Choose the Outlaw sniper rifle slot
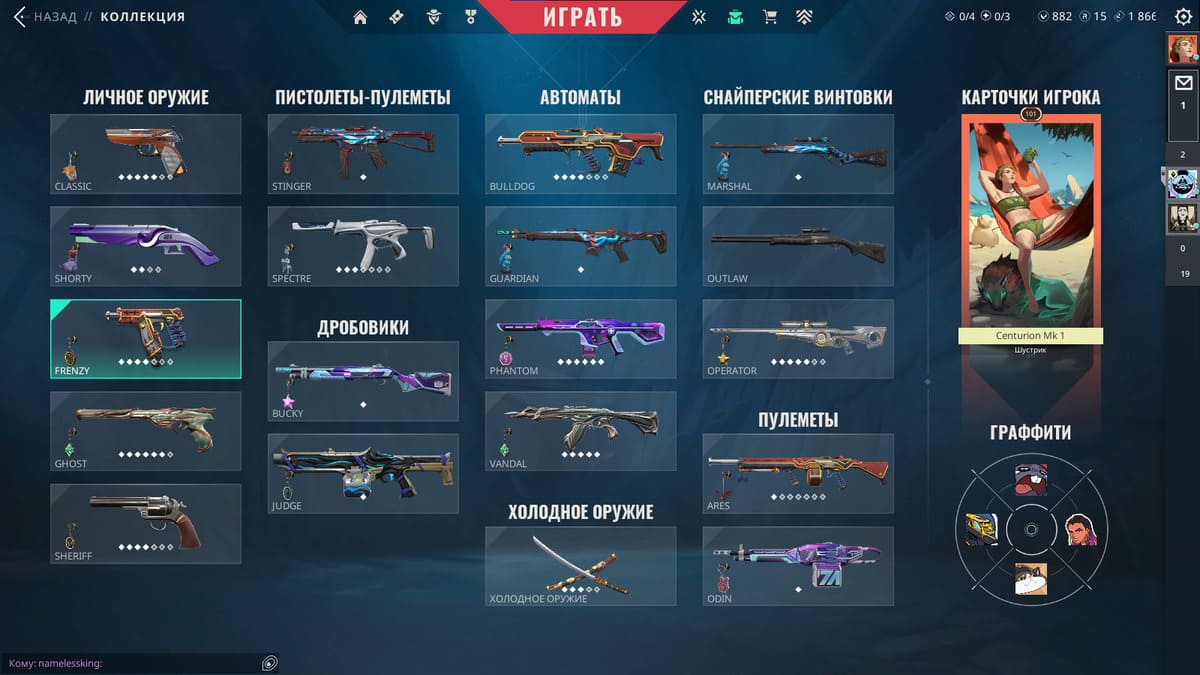This screenshot has width=1200, height=675. (798, 246)
